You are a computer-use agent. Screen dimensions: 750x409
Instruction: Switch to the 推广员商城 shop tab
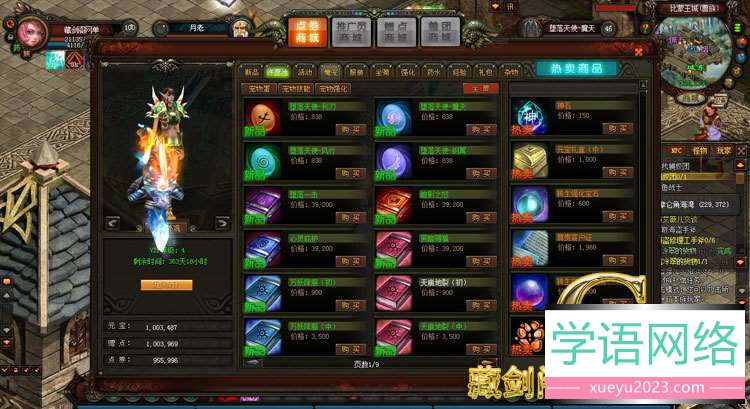click(x=351, y=30)
